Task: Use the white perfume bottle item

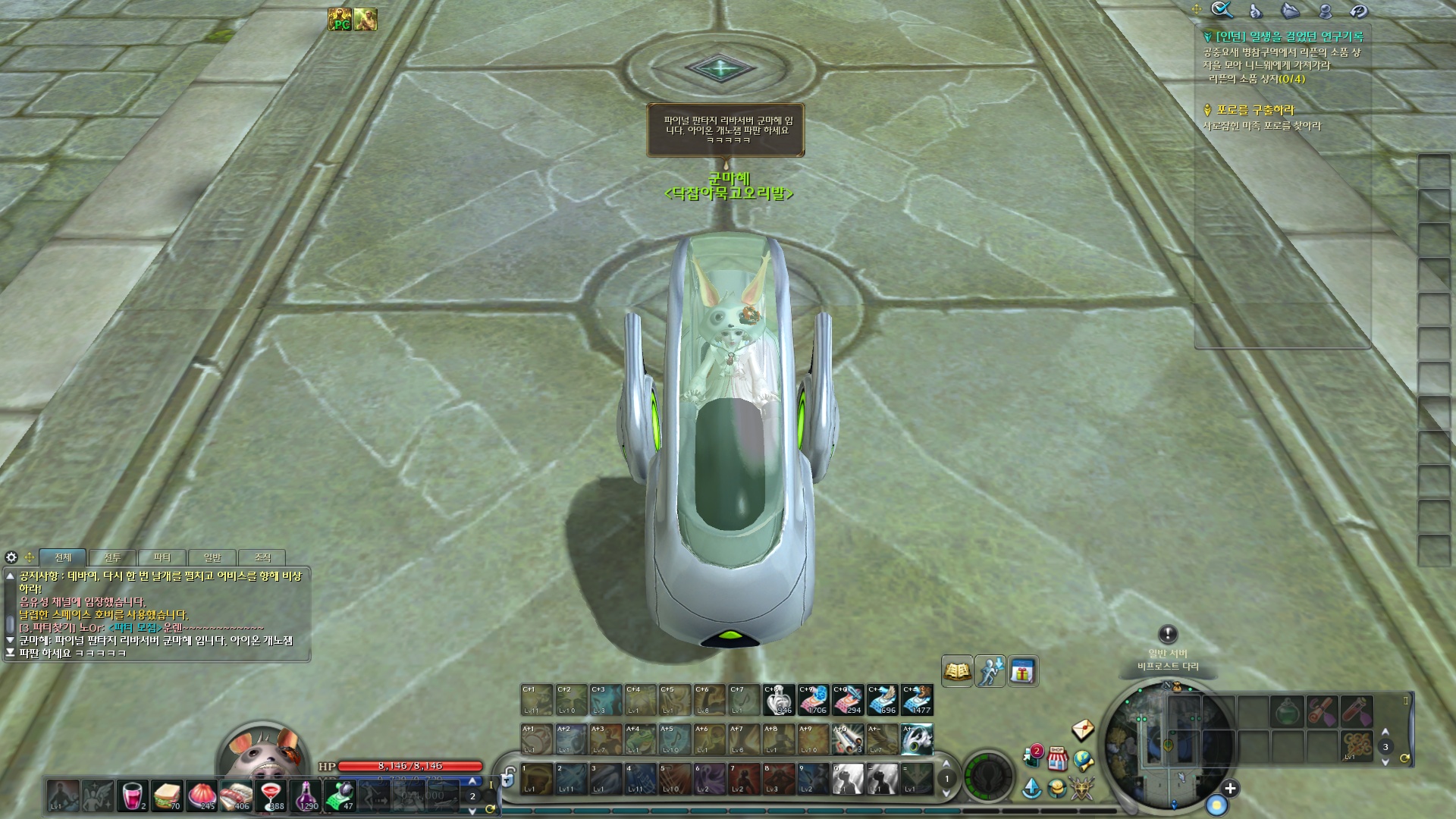Action: coord(778,700)
